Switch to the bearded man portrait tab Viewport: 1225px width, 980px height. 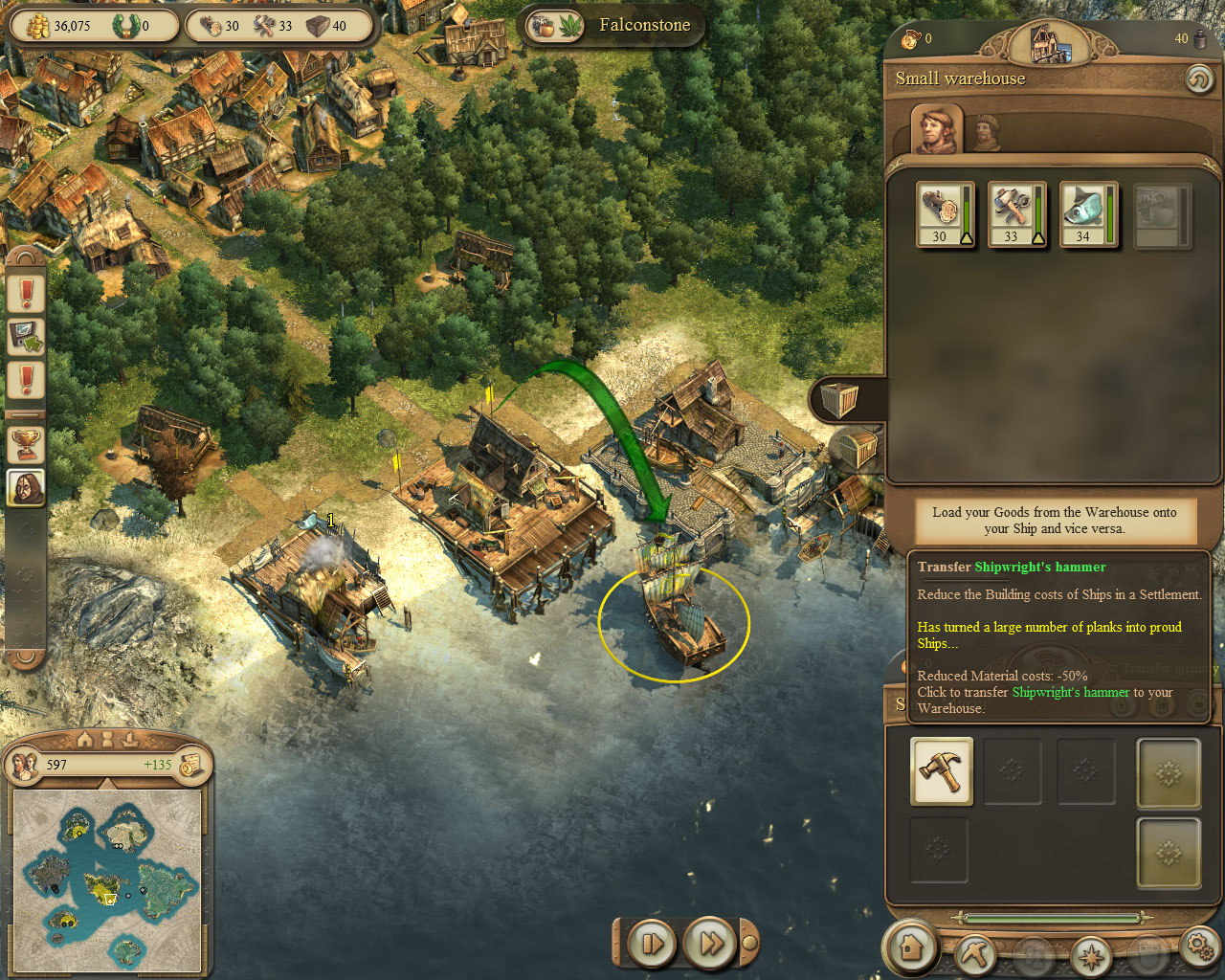tap(986, 133)
